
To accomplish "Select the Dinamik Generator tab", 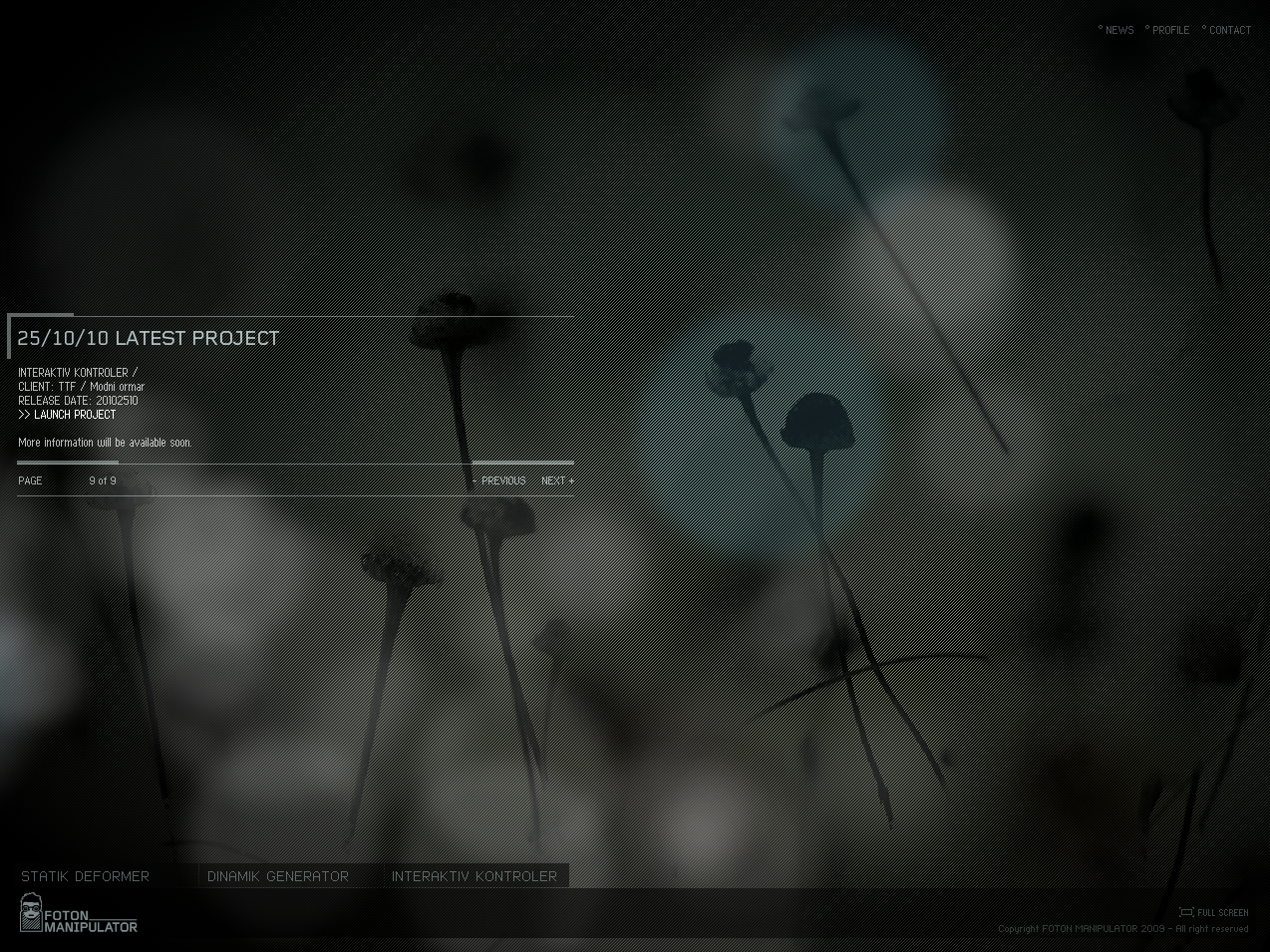I will (x=278, y=876).
